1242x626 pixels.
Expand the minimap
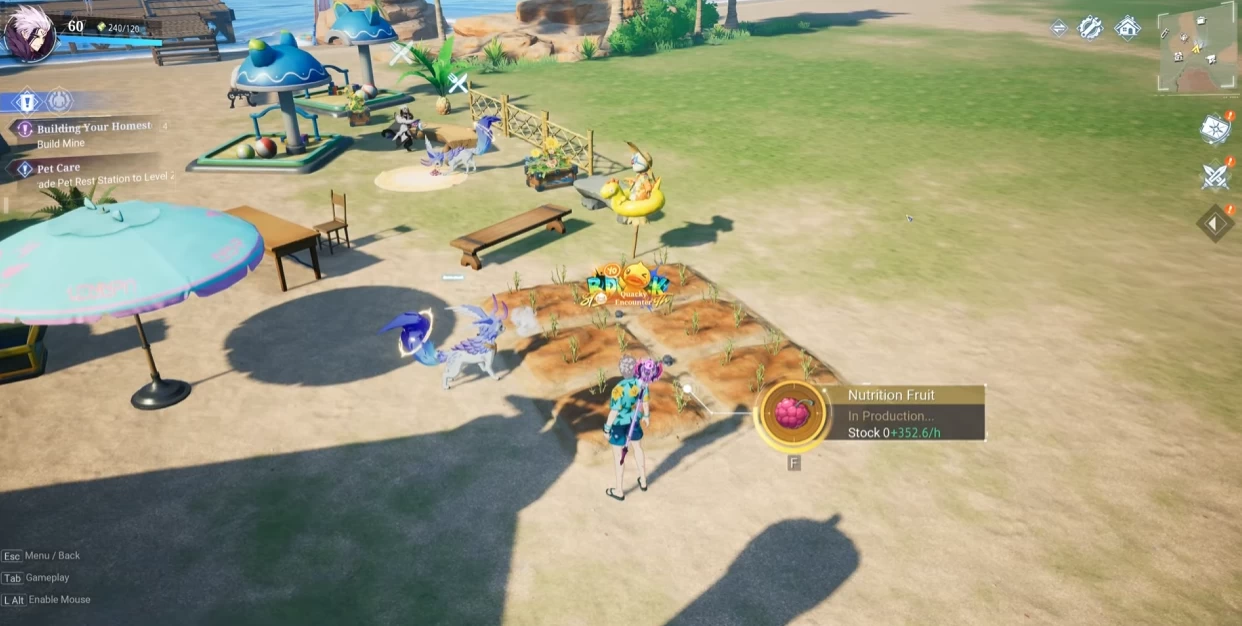coord(1197,47)
